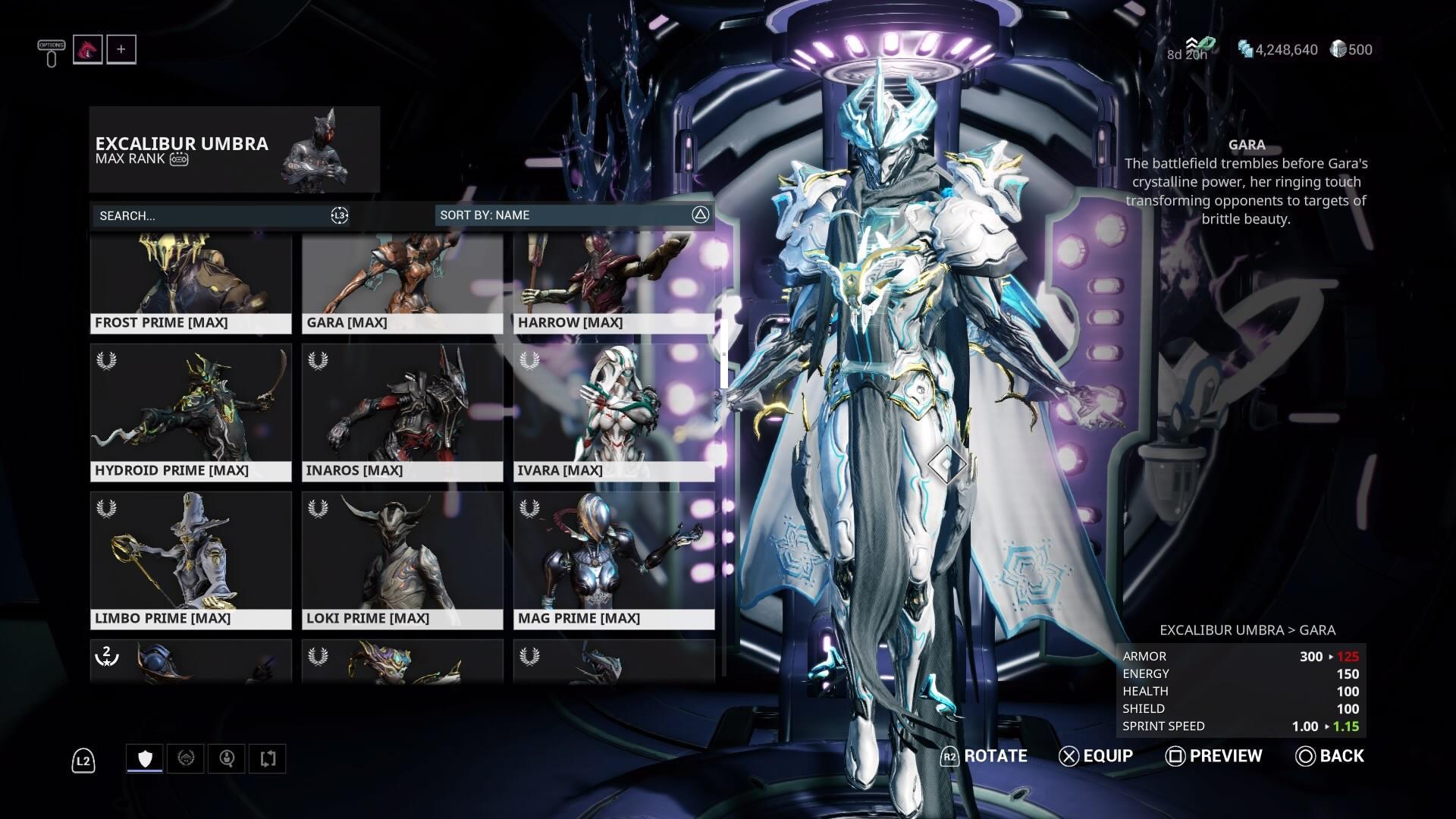
Task: Choose the Mag Prime tile
Action: tap(613, 560)
